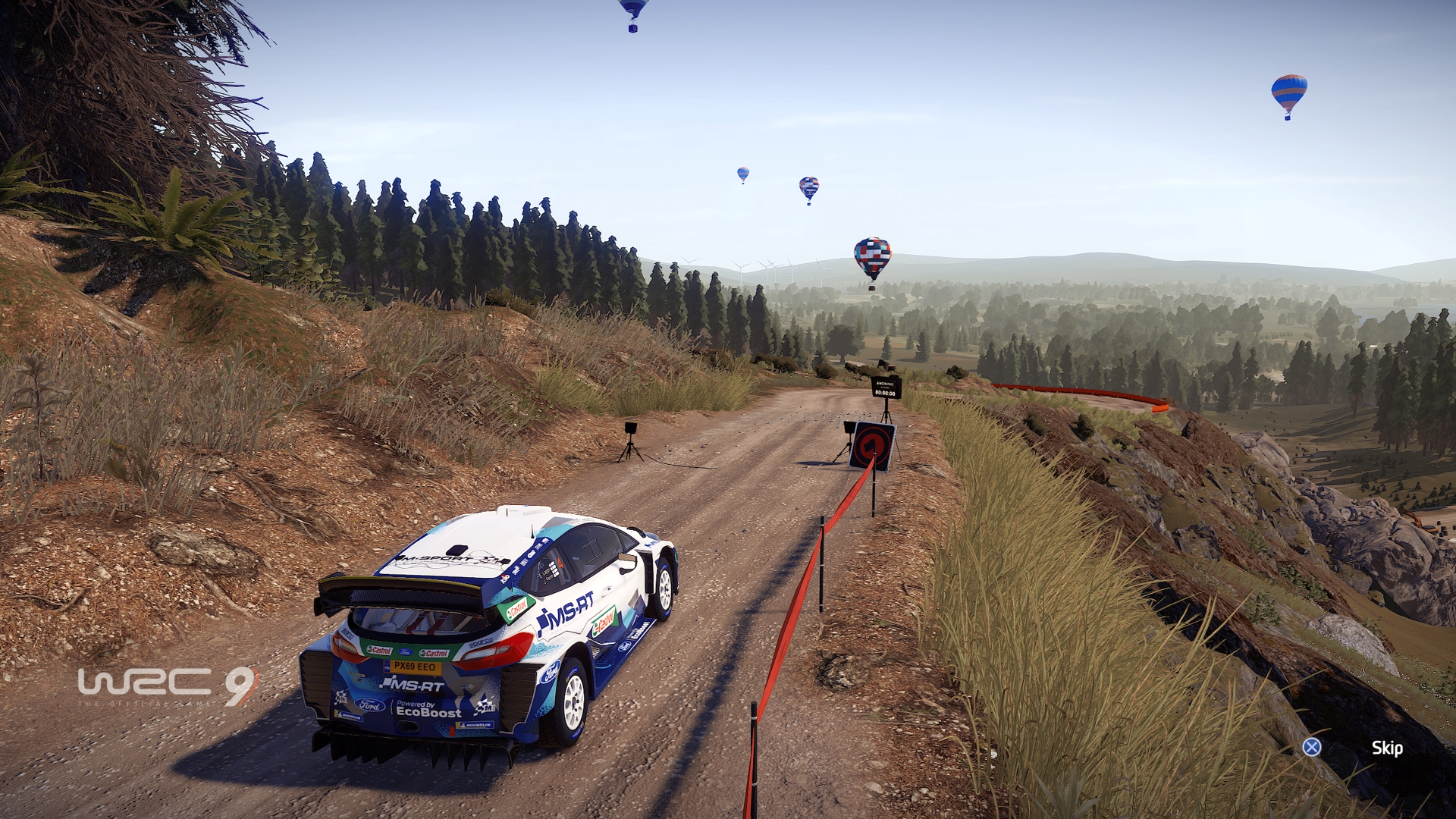The height and width of the screenshot is (819, 1456).
Task: Skip the intro cutscene
Action: [x=1386, y=748]
